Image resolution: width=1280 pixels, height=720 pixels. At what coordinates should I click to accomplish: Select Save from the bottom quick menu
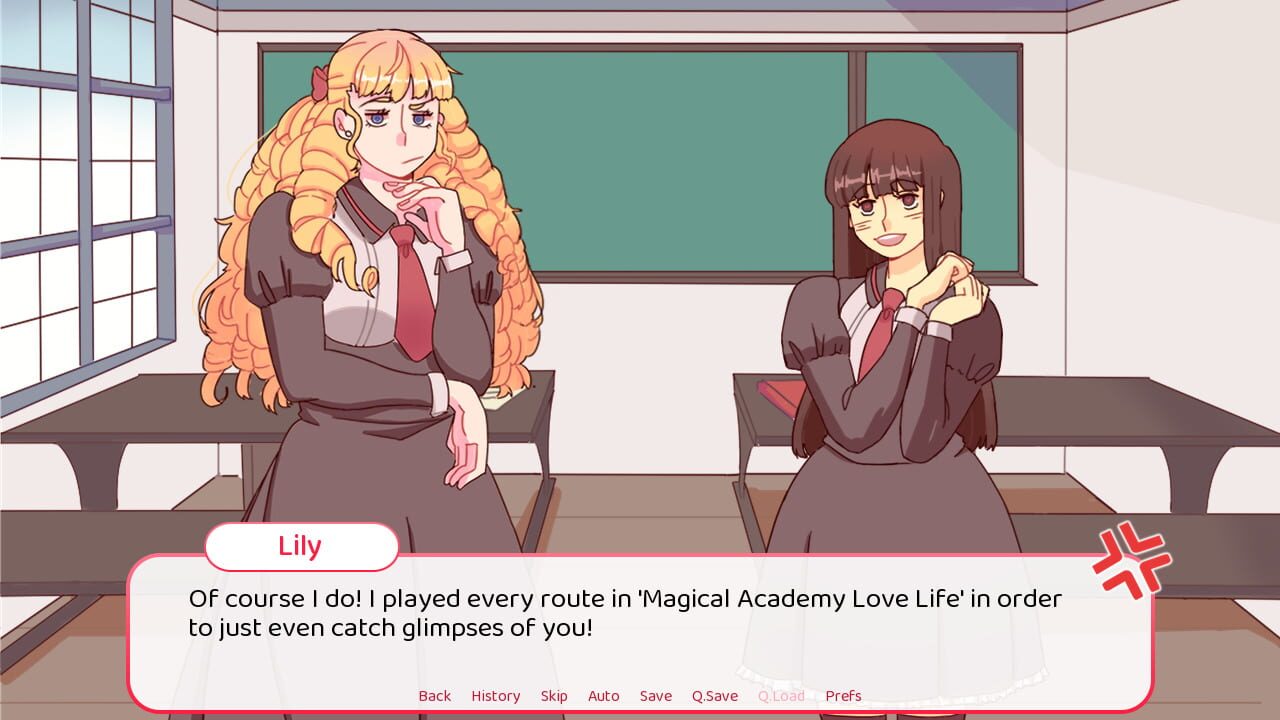pyautogui.click(x=656, y=695)
